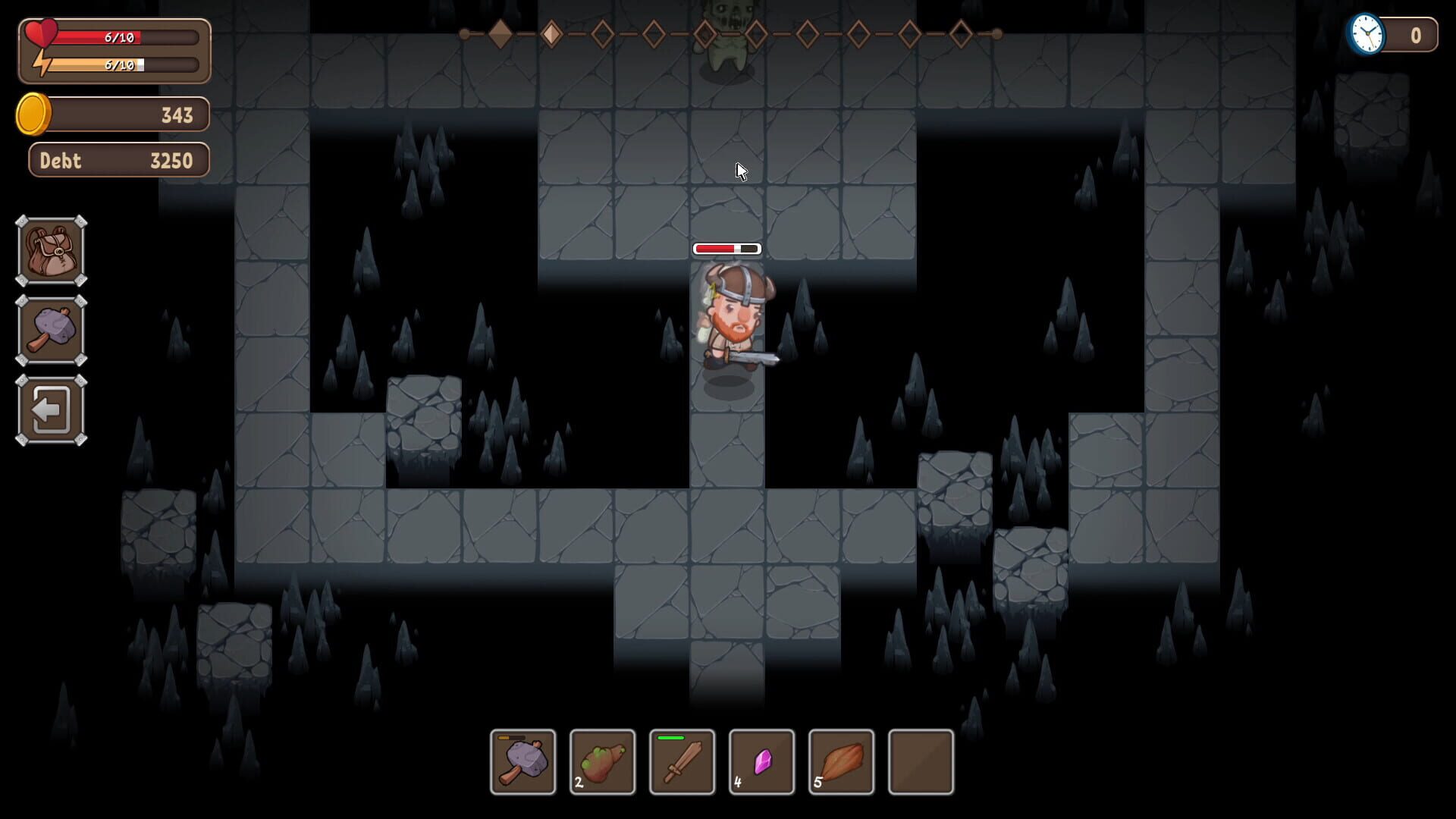Click the Debt 3250 panel
The height and width of the screenshot is (819, 1456).
[118, 160]
